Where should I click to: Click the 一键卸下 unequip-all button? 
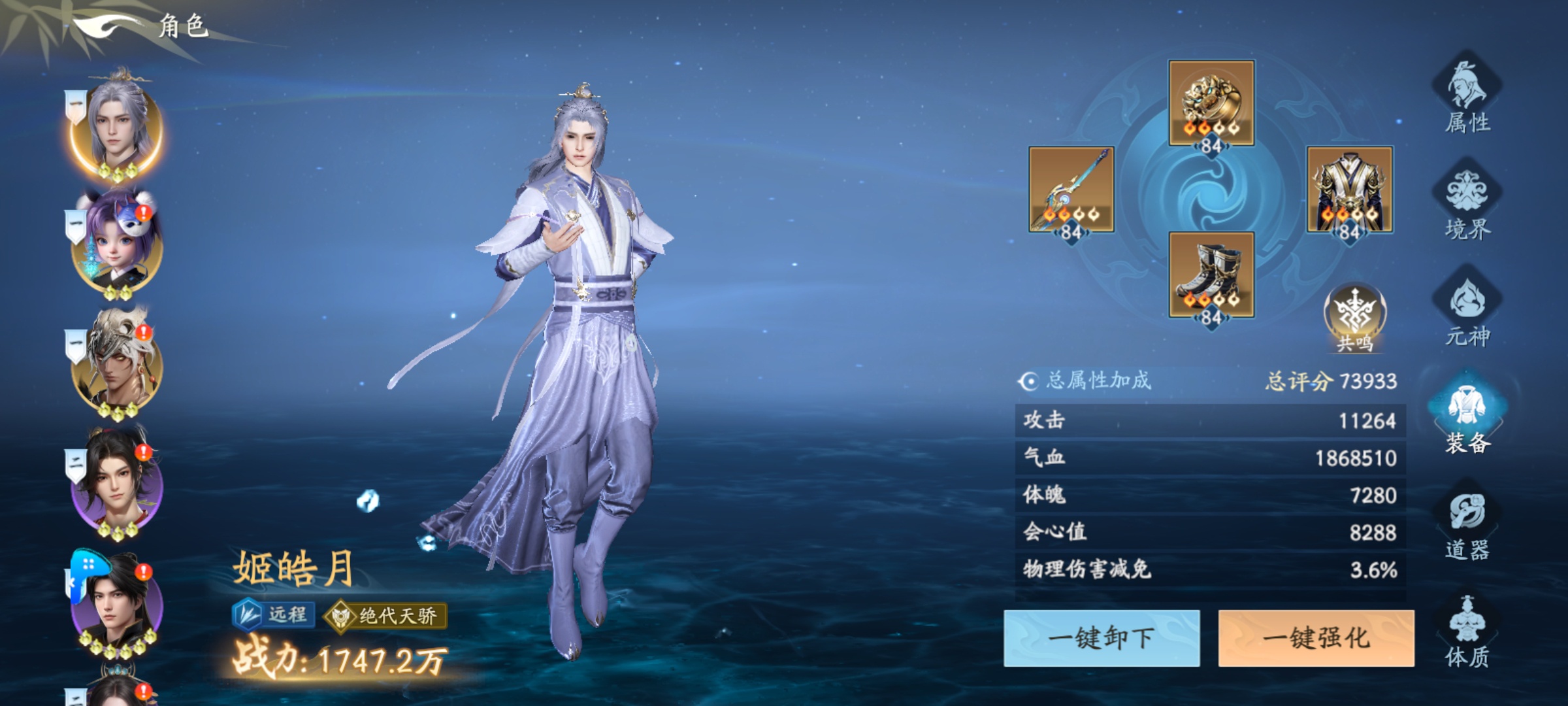(1102, 638)
